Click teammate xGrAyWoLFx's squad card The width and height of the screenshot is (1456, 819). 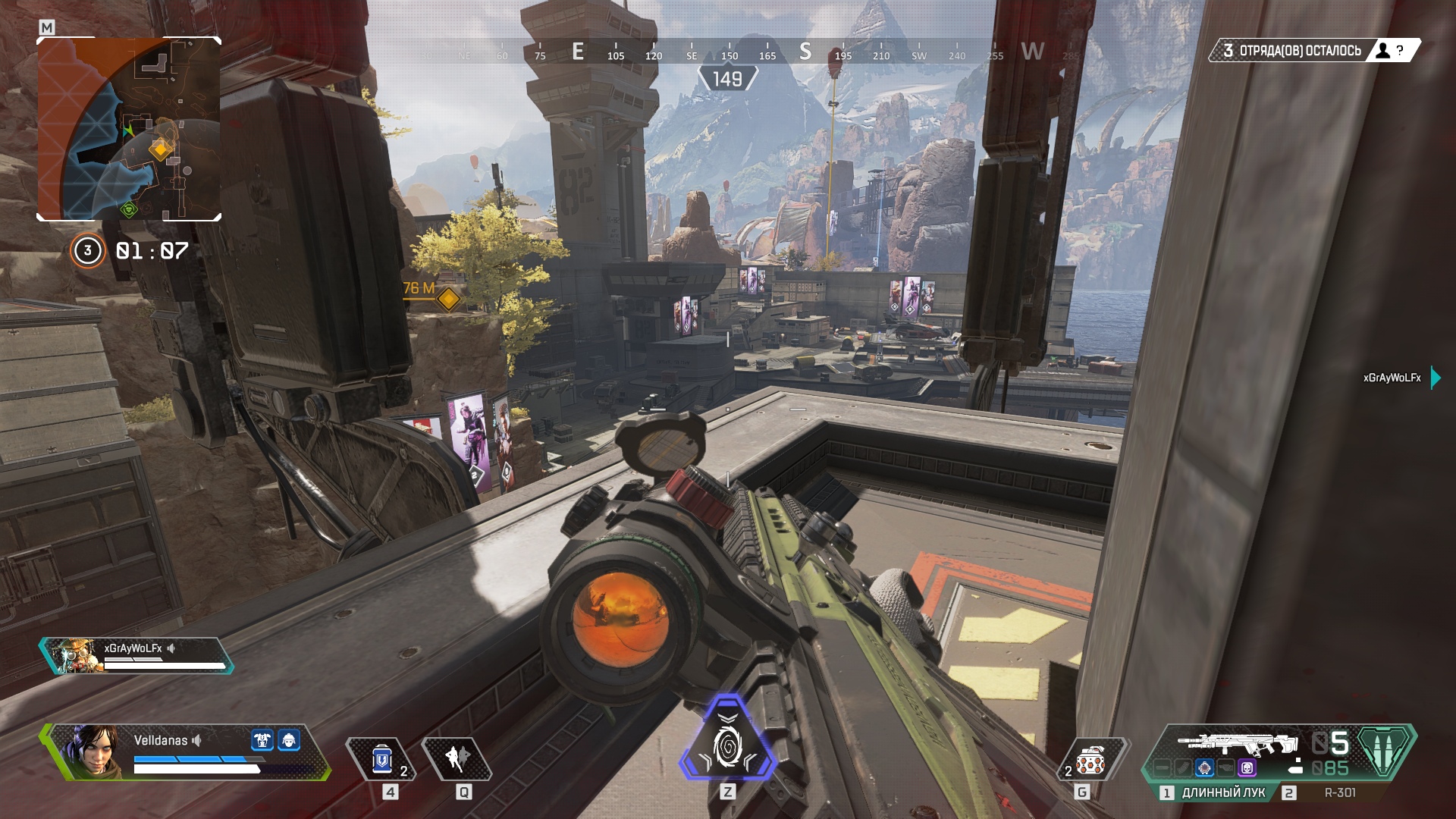pos(136,656)
